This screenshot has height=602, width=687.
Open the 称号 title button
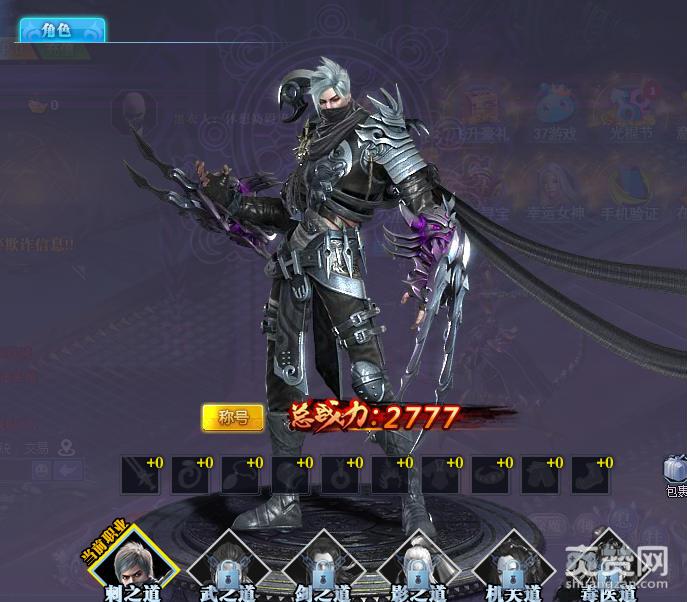pos(232,417)
